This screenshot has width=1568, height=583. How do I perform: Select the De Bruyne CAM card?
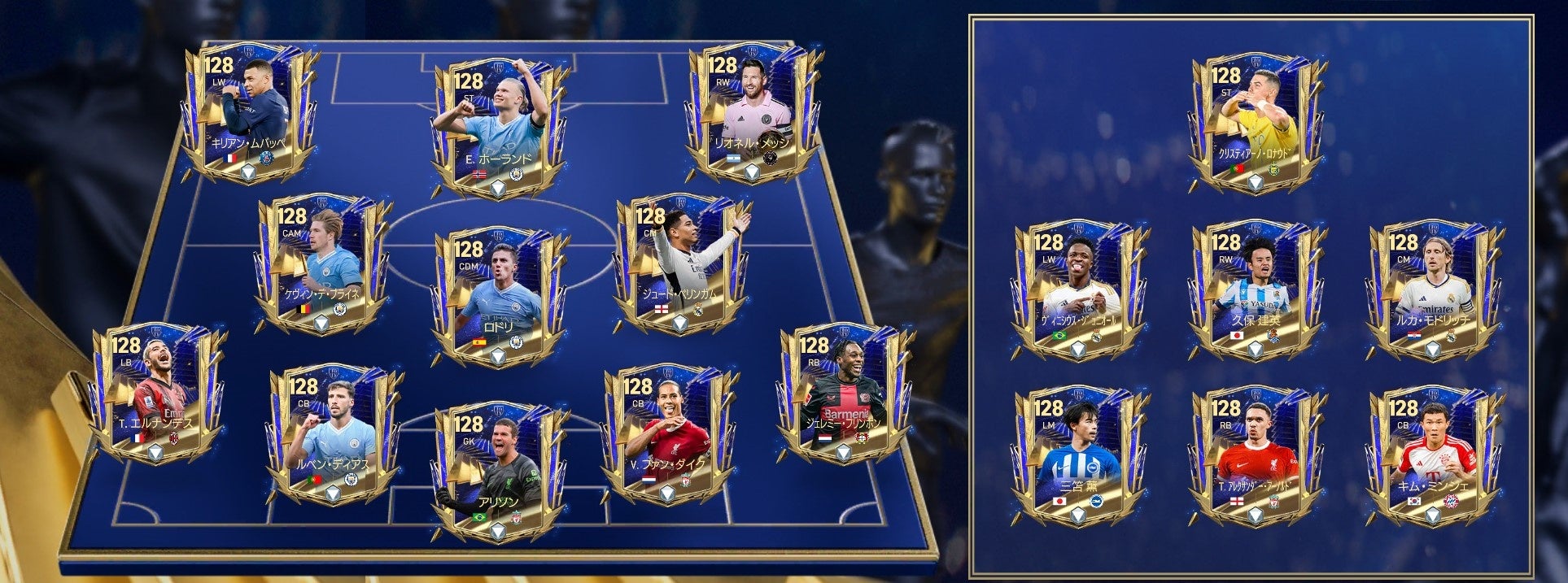pyautogui.click(x=322, y=264)
